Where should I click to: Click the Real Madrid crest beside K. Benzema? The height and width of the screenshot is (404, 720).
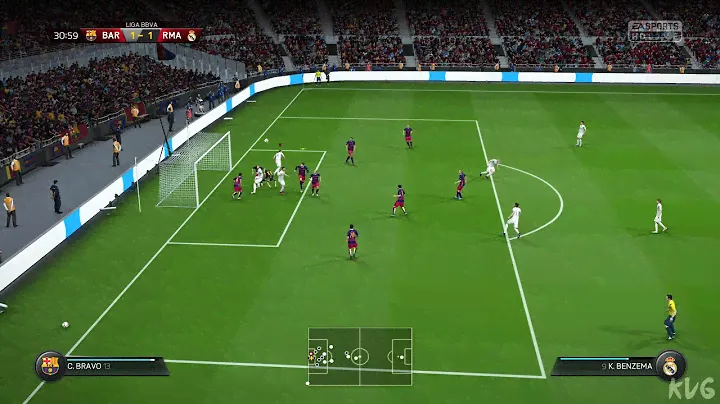click(x=670, y=365)
